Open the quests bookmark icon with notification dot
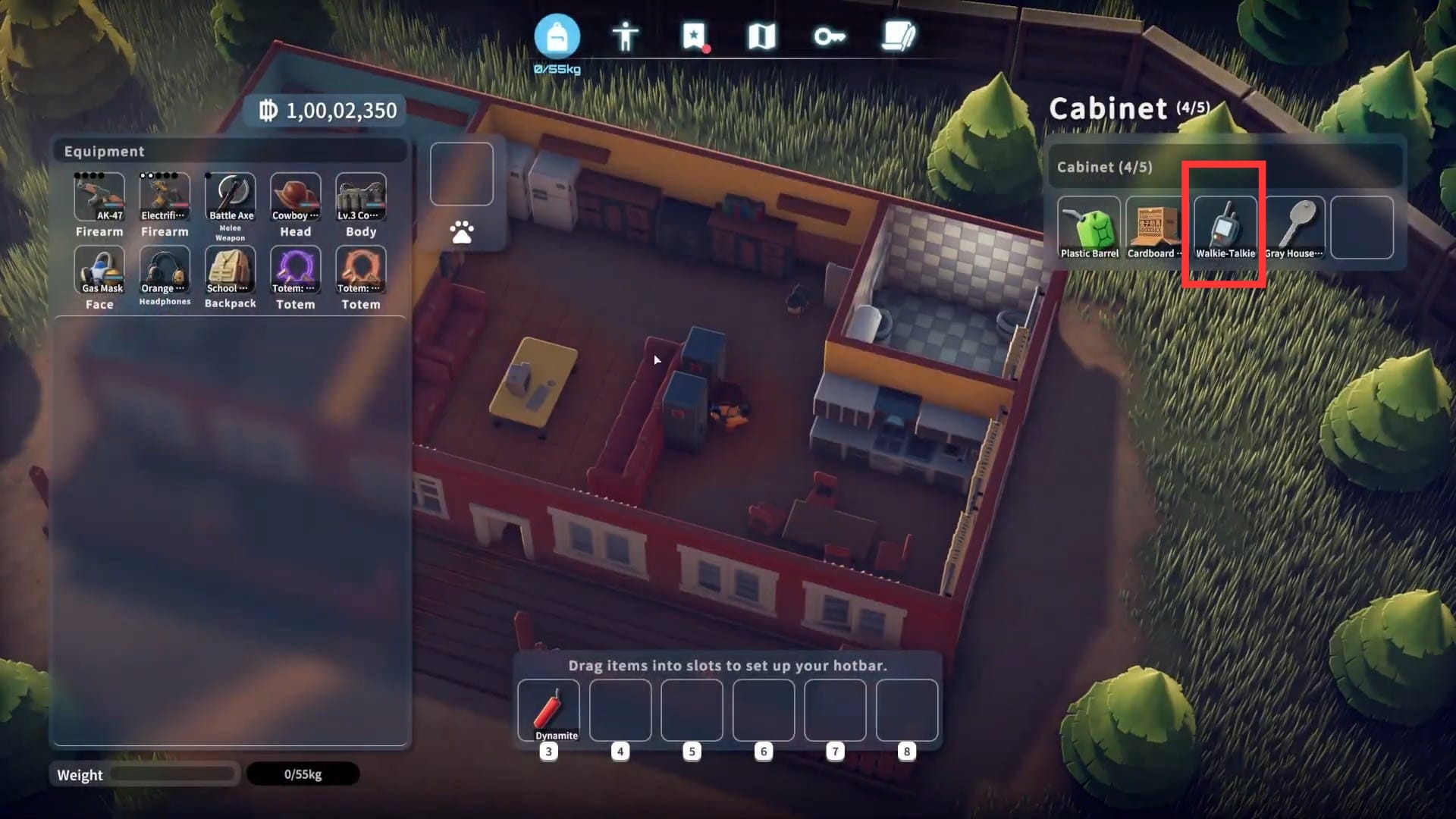The image size is (1456, 819). [694, 34]
